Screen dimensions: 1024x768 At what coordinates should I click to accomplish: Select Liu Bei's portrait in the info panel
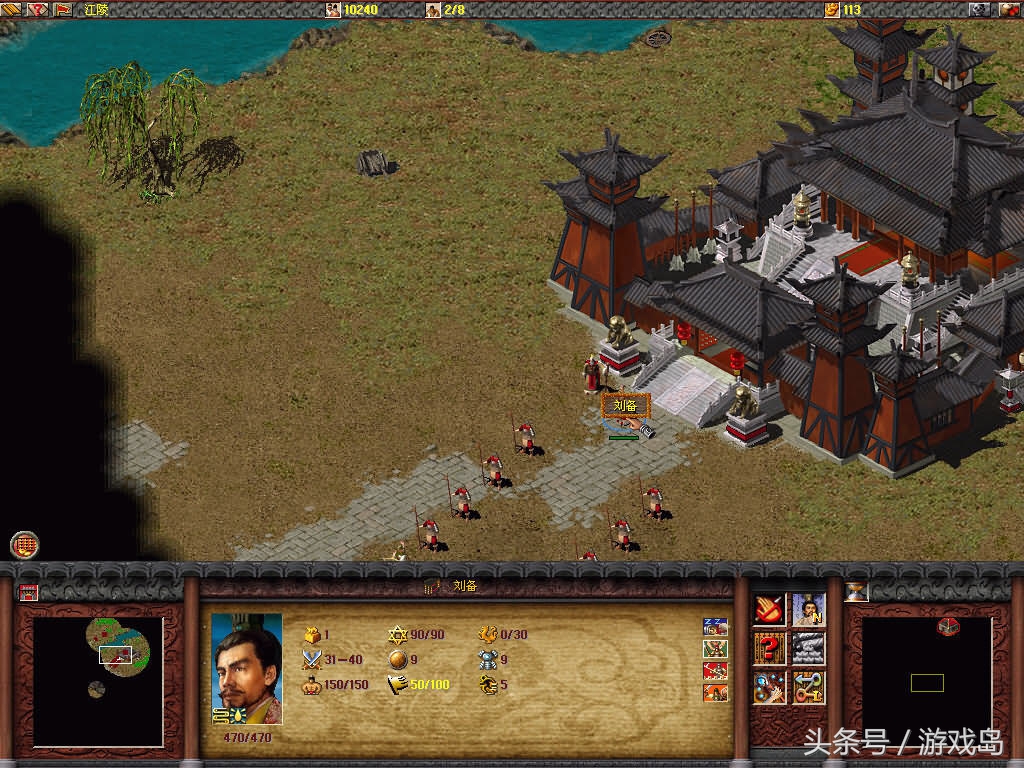point(246,669)
